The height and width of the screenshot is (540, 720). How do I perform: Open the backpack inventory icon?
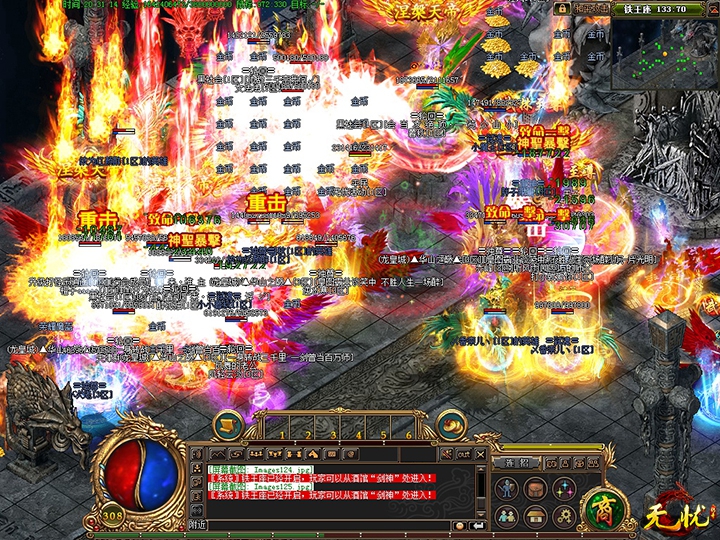(x=537, y=489)
